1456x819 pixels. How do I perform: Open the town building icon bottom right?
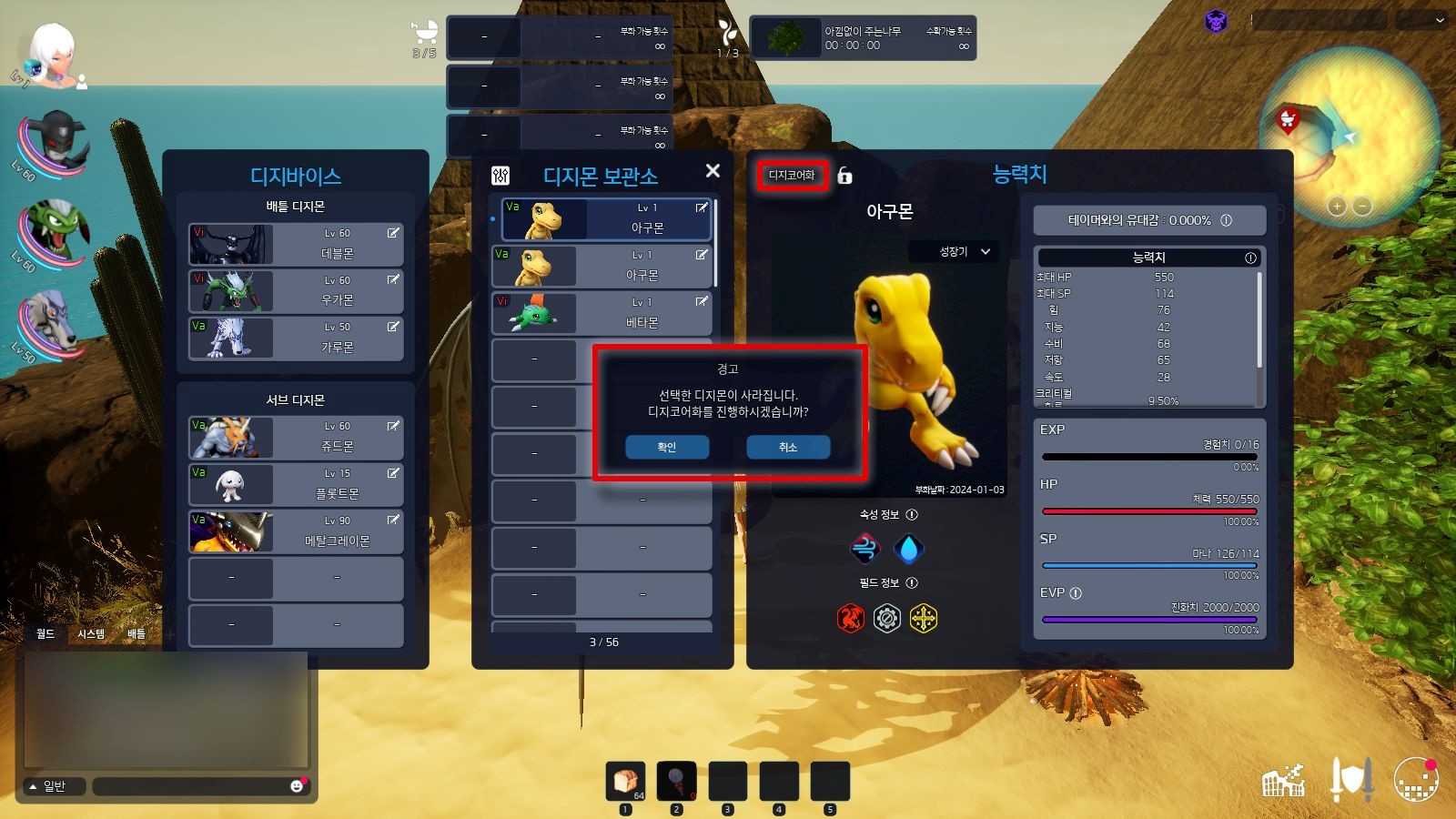[1285, 779]
